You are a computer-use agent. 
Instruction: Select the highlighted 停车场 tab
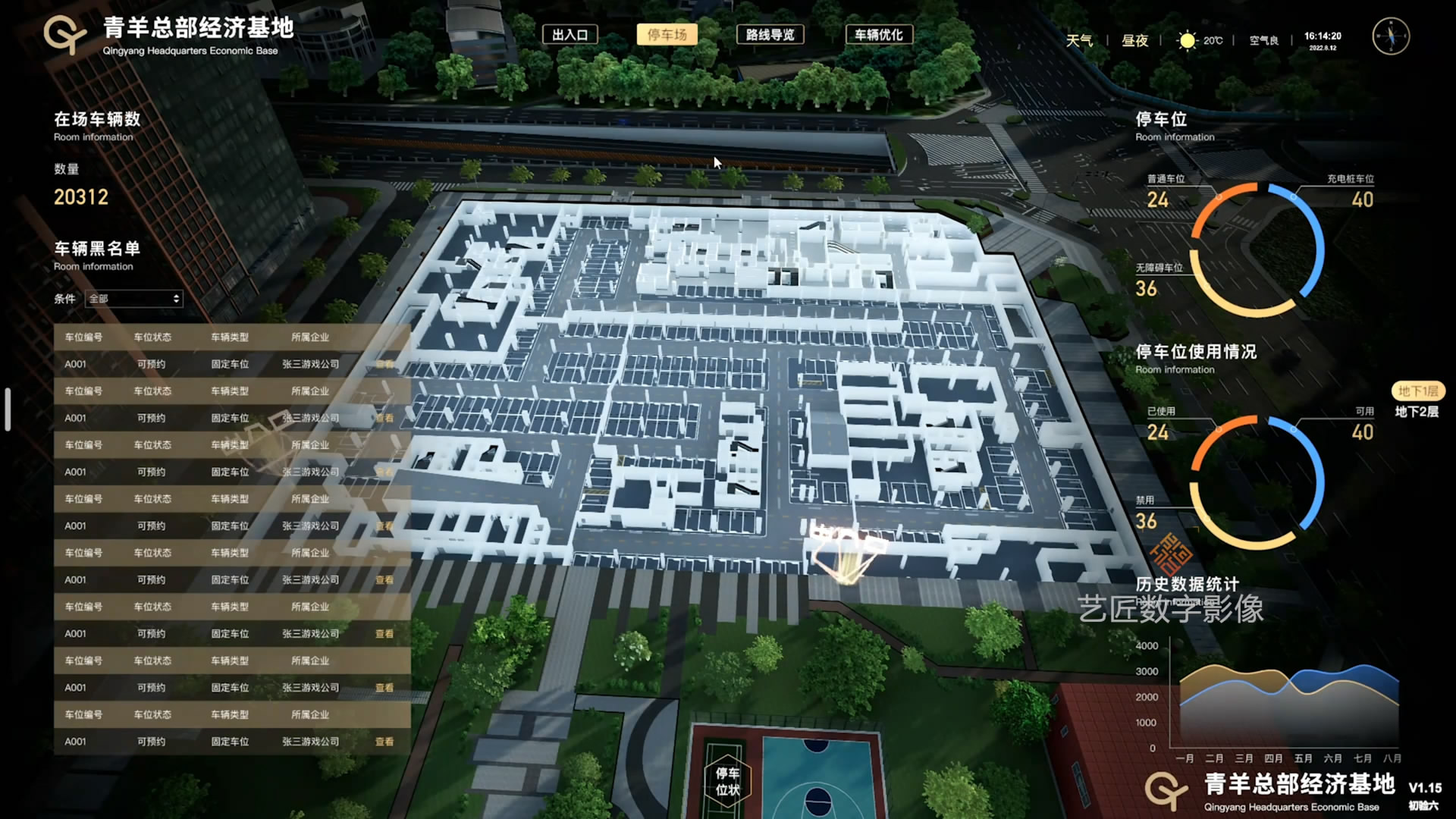[x=667, y=35]
